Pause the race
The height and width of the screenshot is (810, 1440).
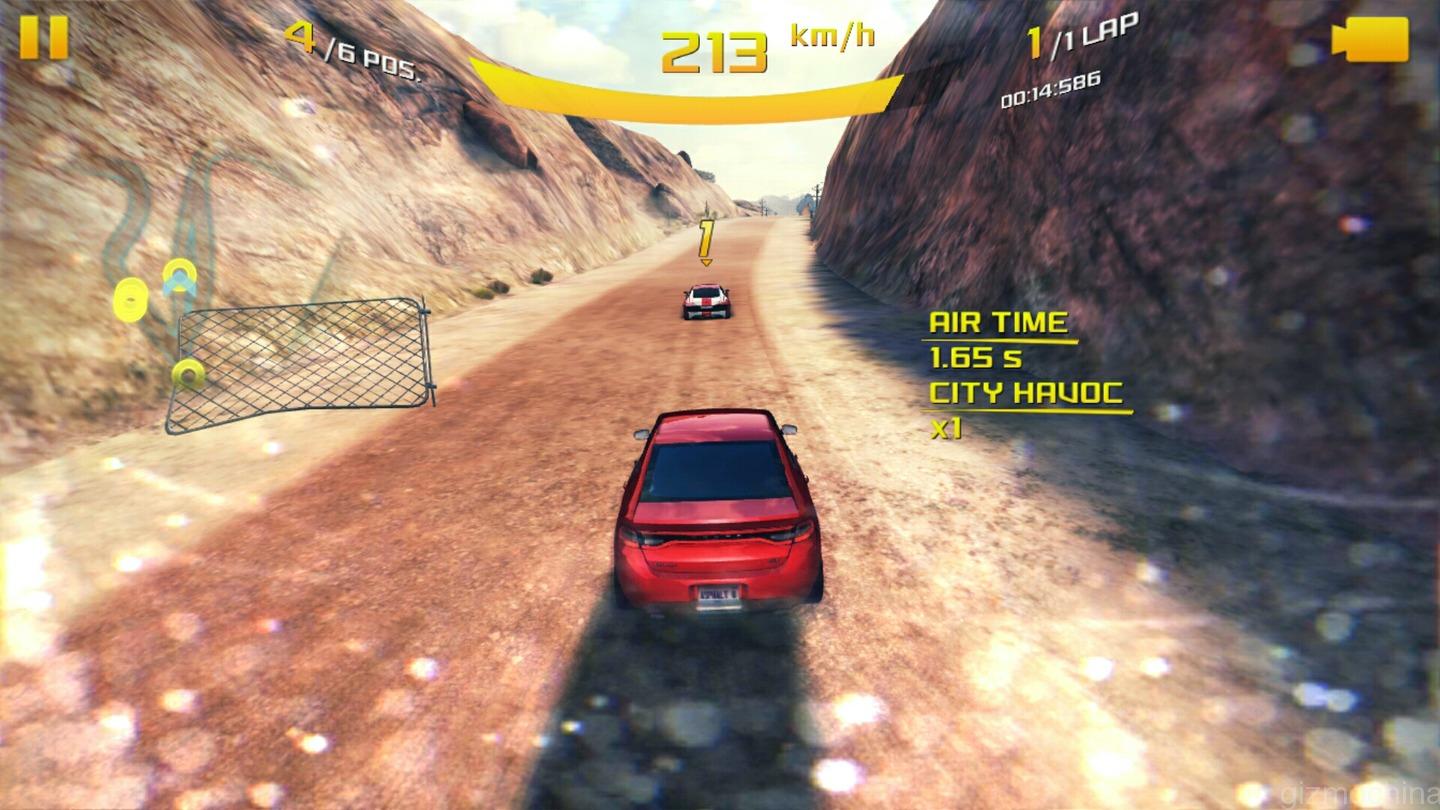point(44,37)
